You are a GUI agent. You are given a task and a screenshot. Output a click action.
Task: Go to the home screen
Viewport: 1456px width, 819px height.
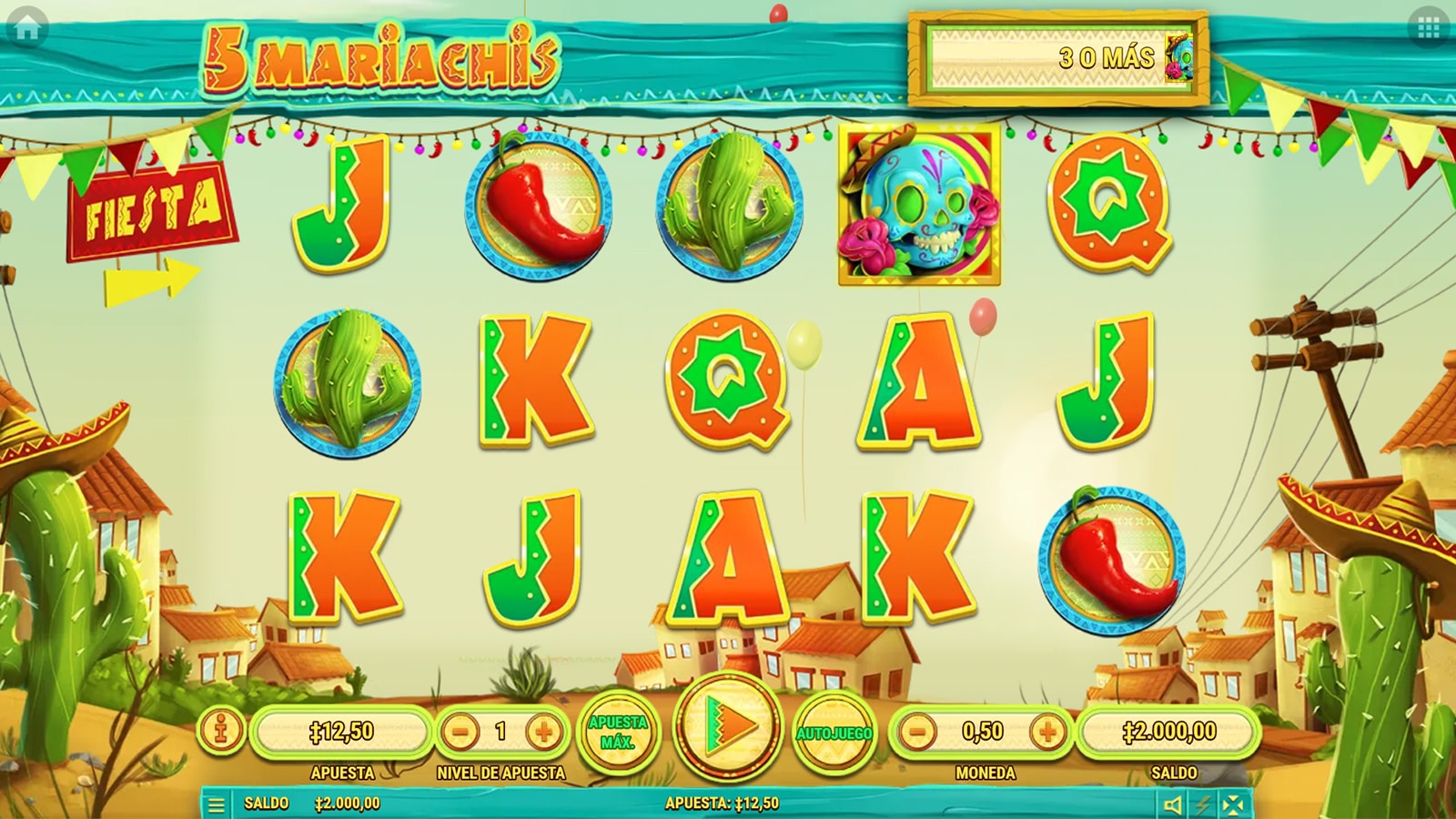(27, 27)
